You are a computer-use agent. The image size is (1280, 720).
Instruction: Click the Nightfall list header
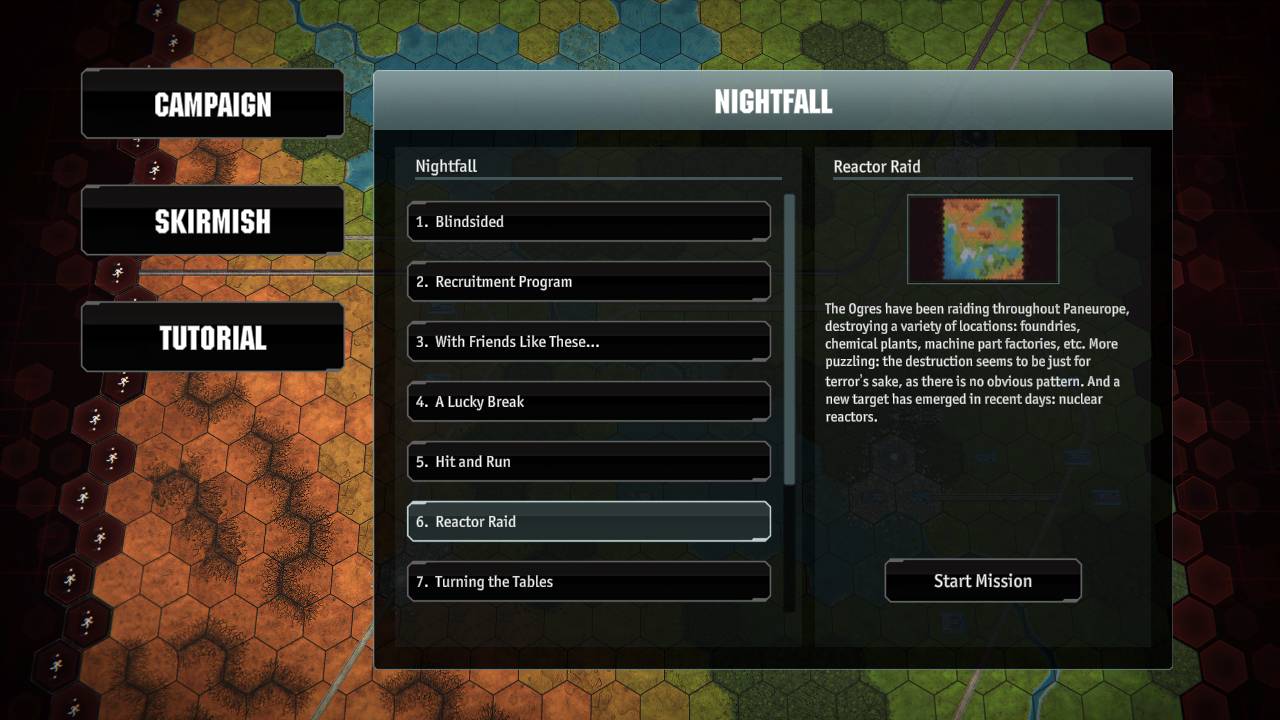[x=446, y=166]
